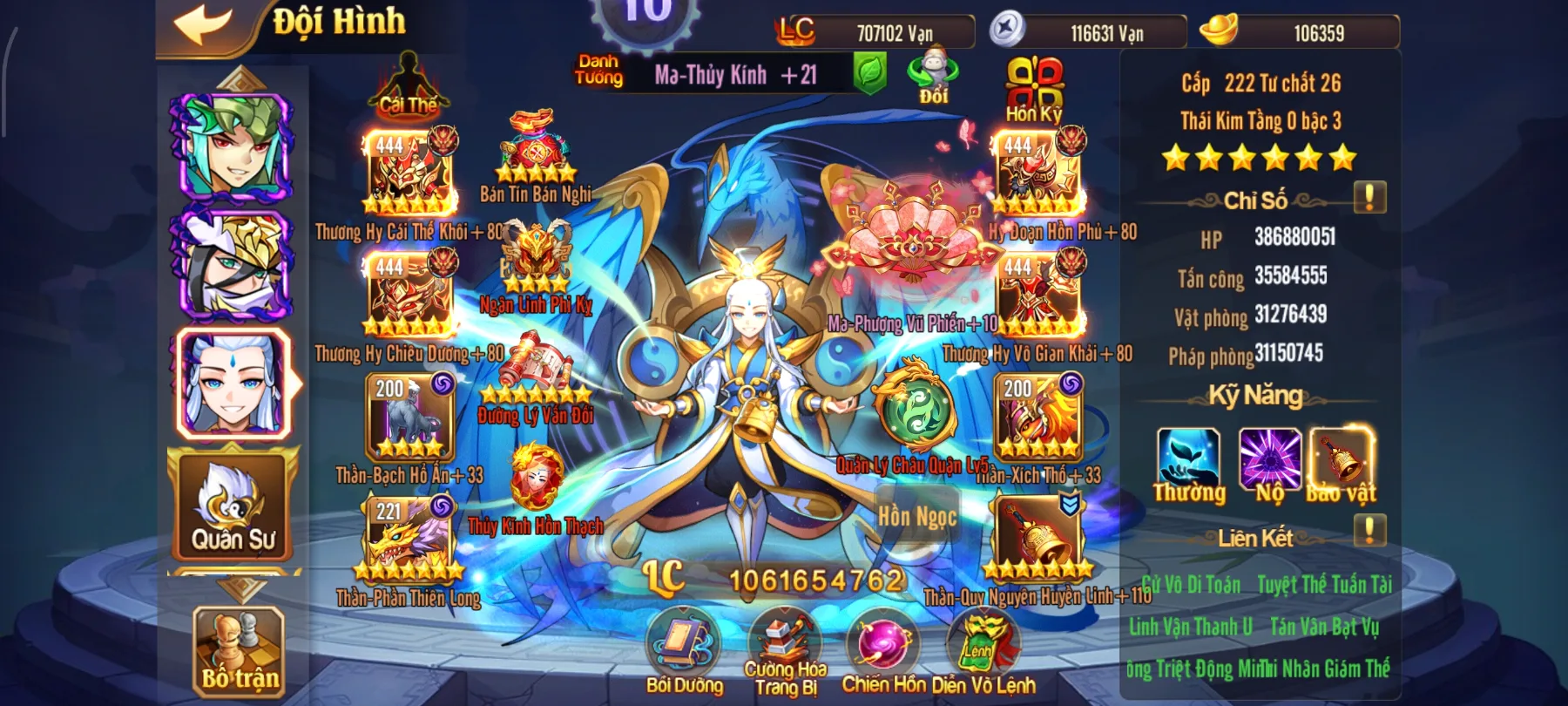Select the Thần-Bạch Hổ Ấn equipment slot
The width and height of the screenshot is (1568, 706).
(409, 418)
